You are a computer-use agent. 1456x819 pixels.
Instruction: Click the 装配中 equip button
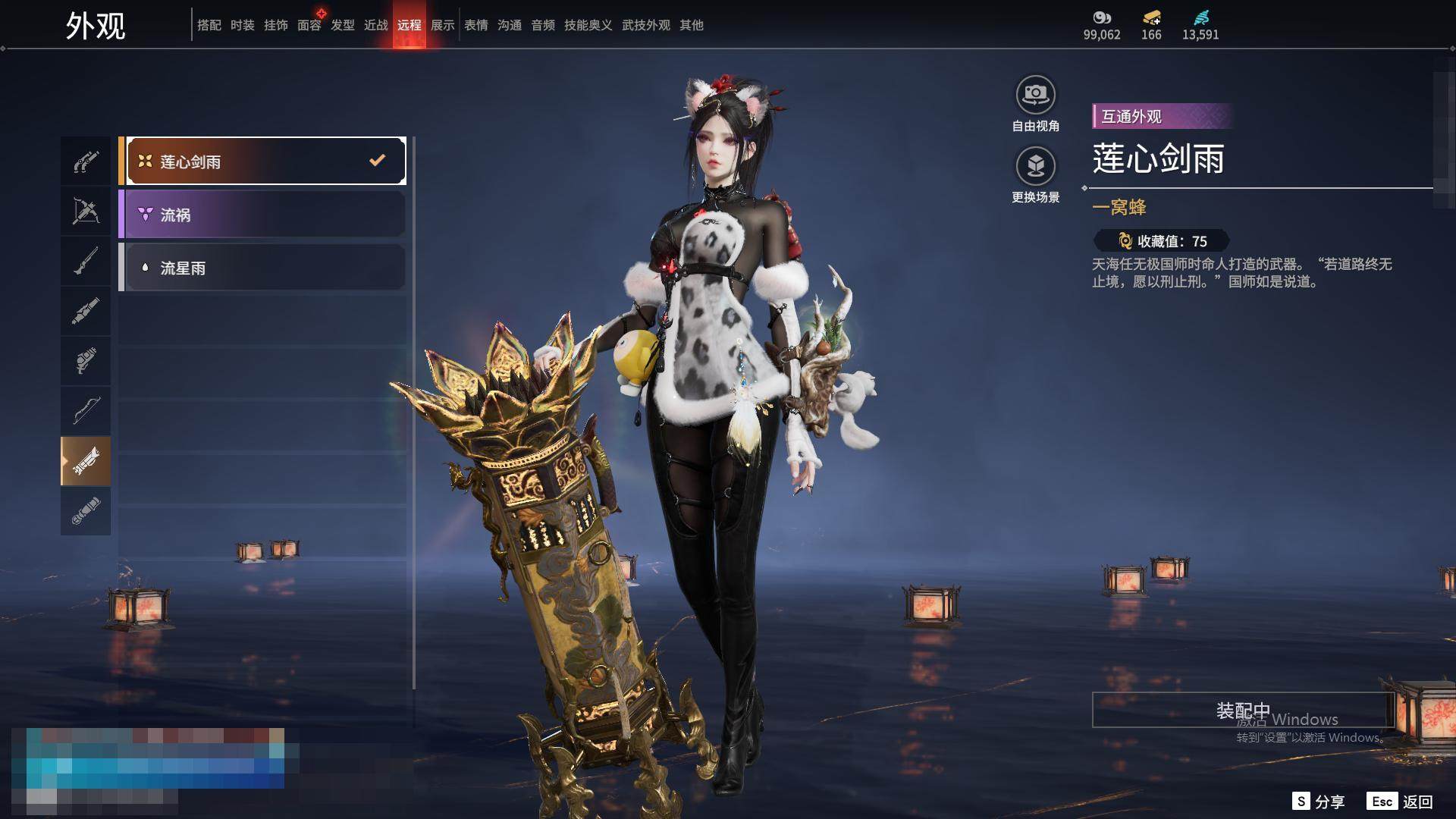tap(1243, 710)
